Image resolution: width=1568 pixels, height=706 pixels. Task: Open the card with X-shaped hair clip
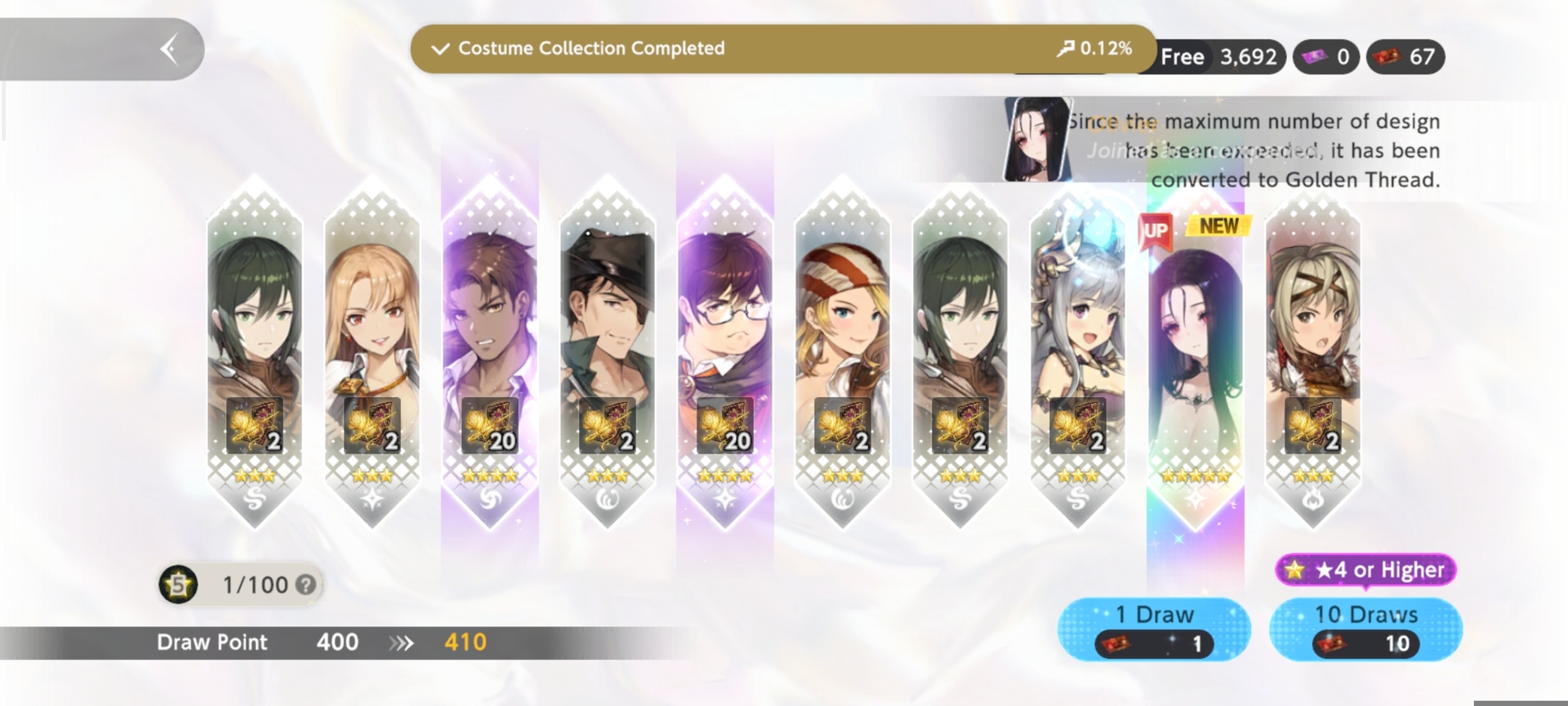(1312, 351)
